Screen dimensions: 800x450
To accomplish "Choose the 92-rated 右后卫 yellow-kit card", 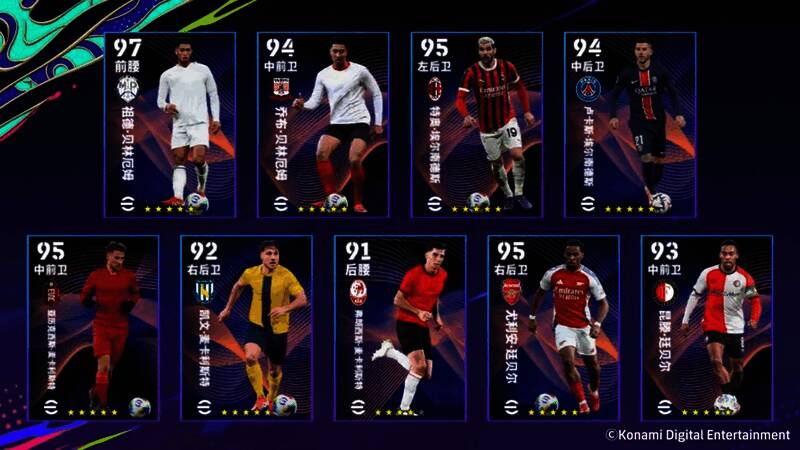I will pos(246,328).
